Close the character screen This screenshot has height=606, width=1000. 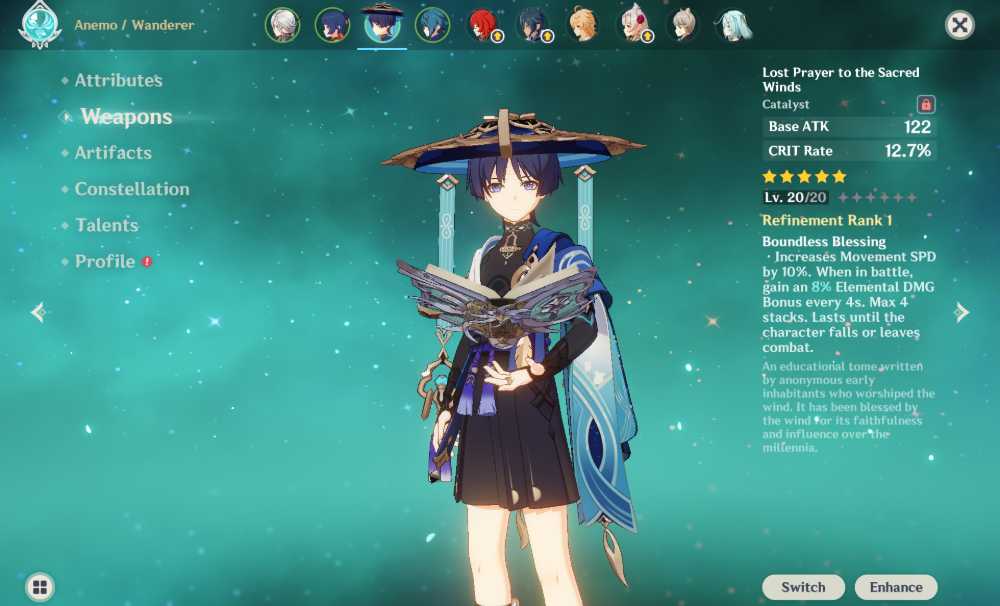coord(959,25)
